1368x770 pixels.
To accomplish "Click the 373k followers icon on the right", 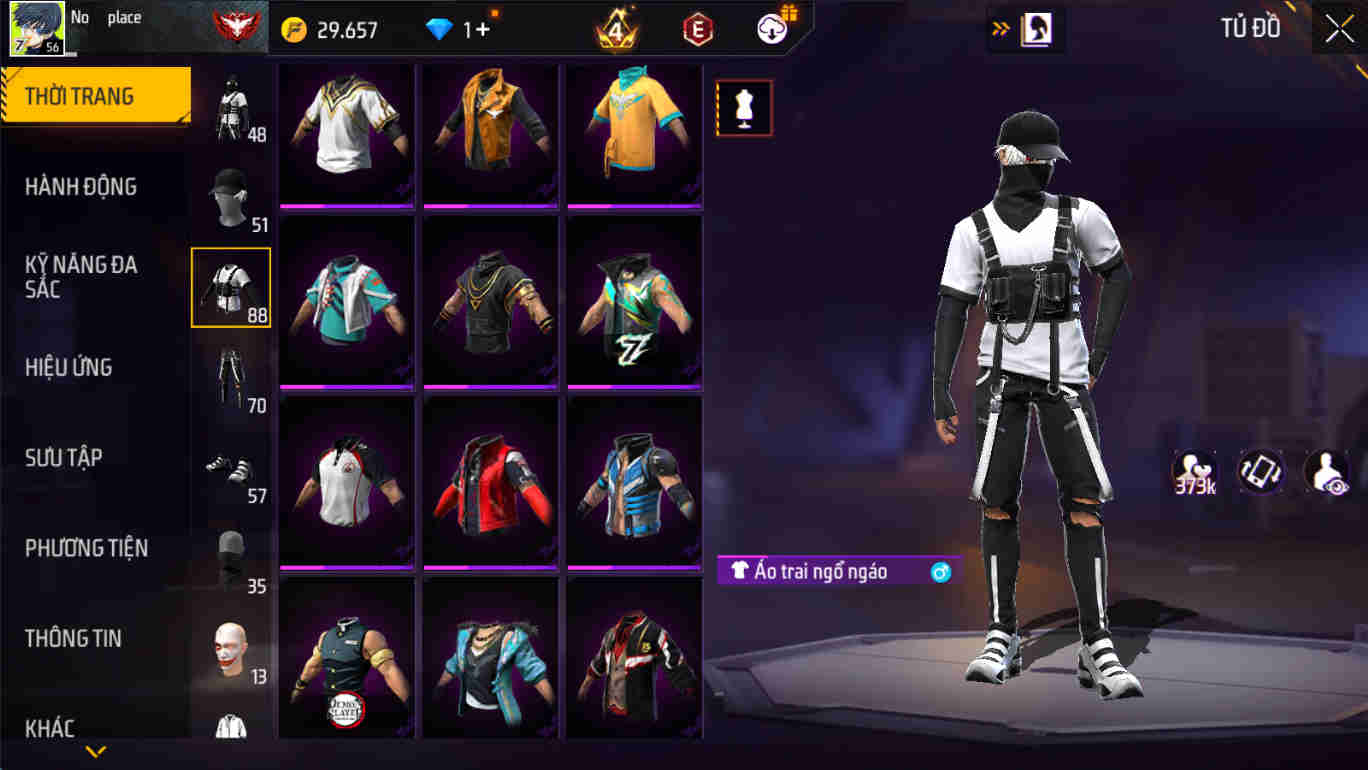I will click(x=1193, y=468).
